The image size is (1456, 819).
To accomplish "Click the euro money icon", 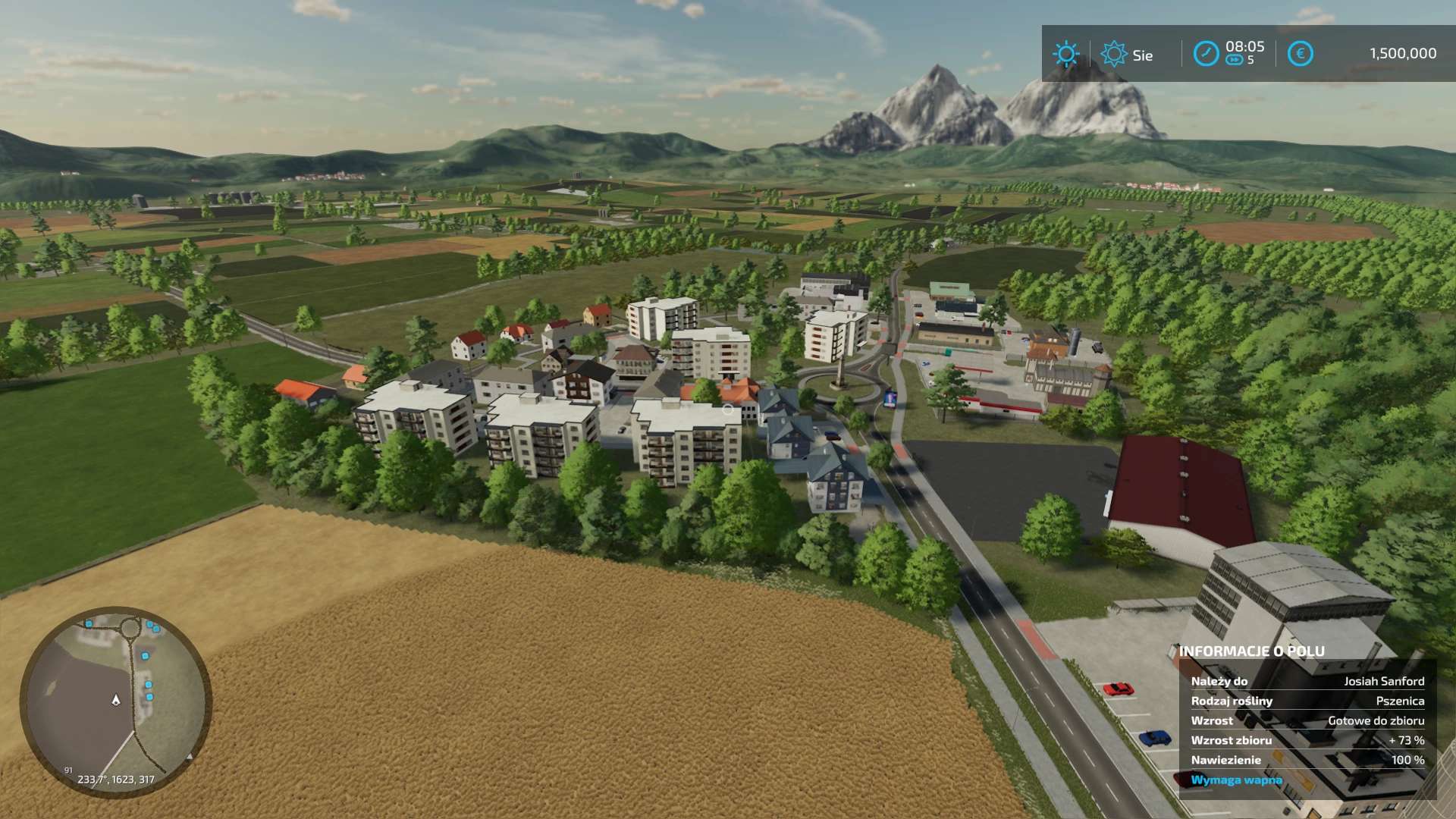I will click(x=1300, y=54).
